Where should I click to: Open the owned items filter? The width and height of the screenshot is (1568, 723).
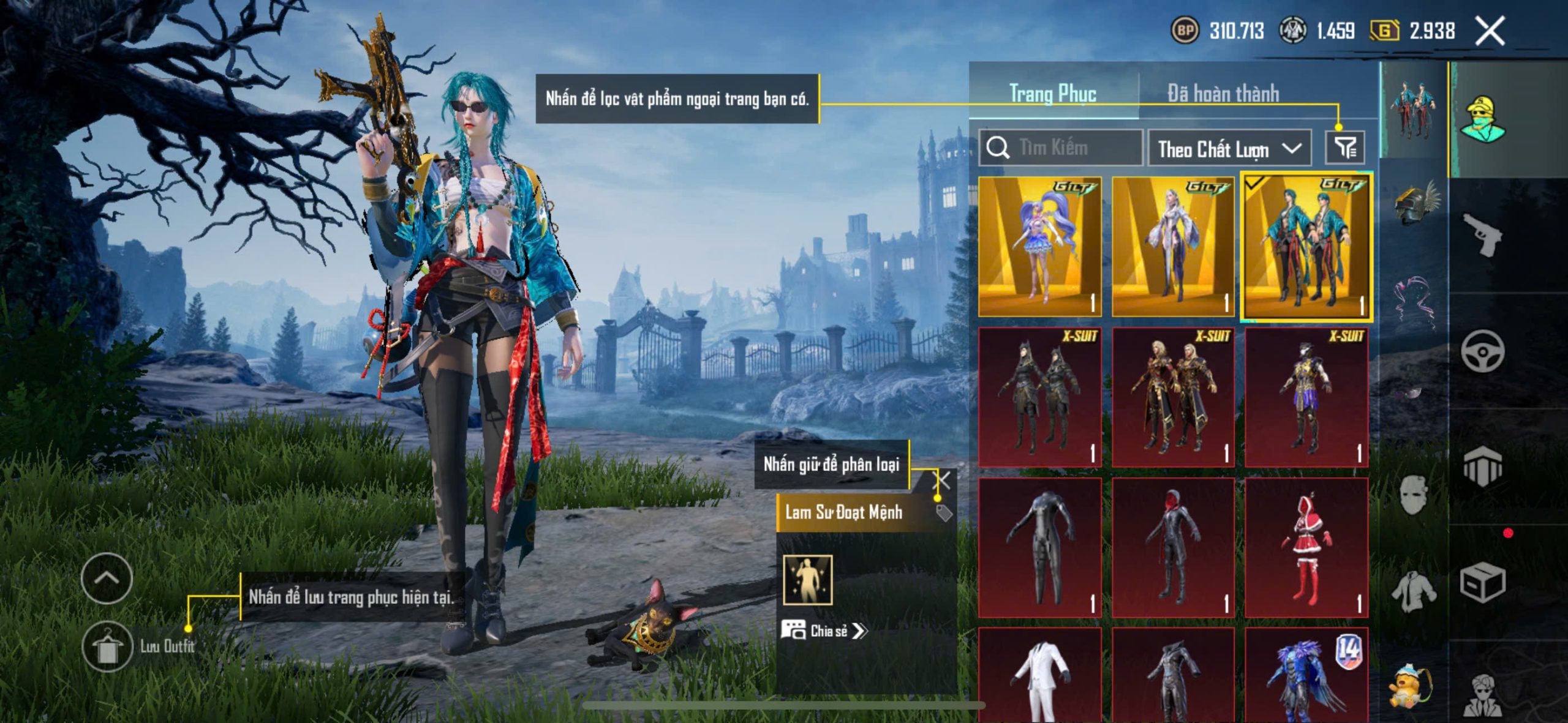tap(1345, 148)
